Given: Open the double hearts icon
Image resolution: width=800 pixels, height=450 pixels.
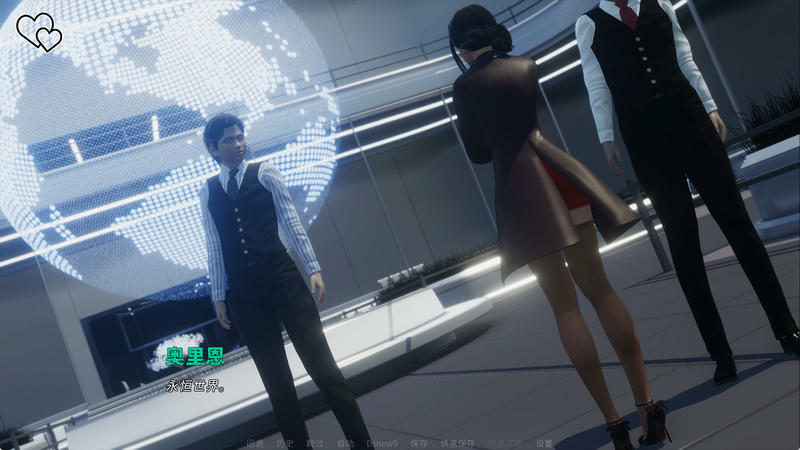Looking at the screenshot, I should click(x=39, y=31).
